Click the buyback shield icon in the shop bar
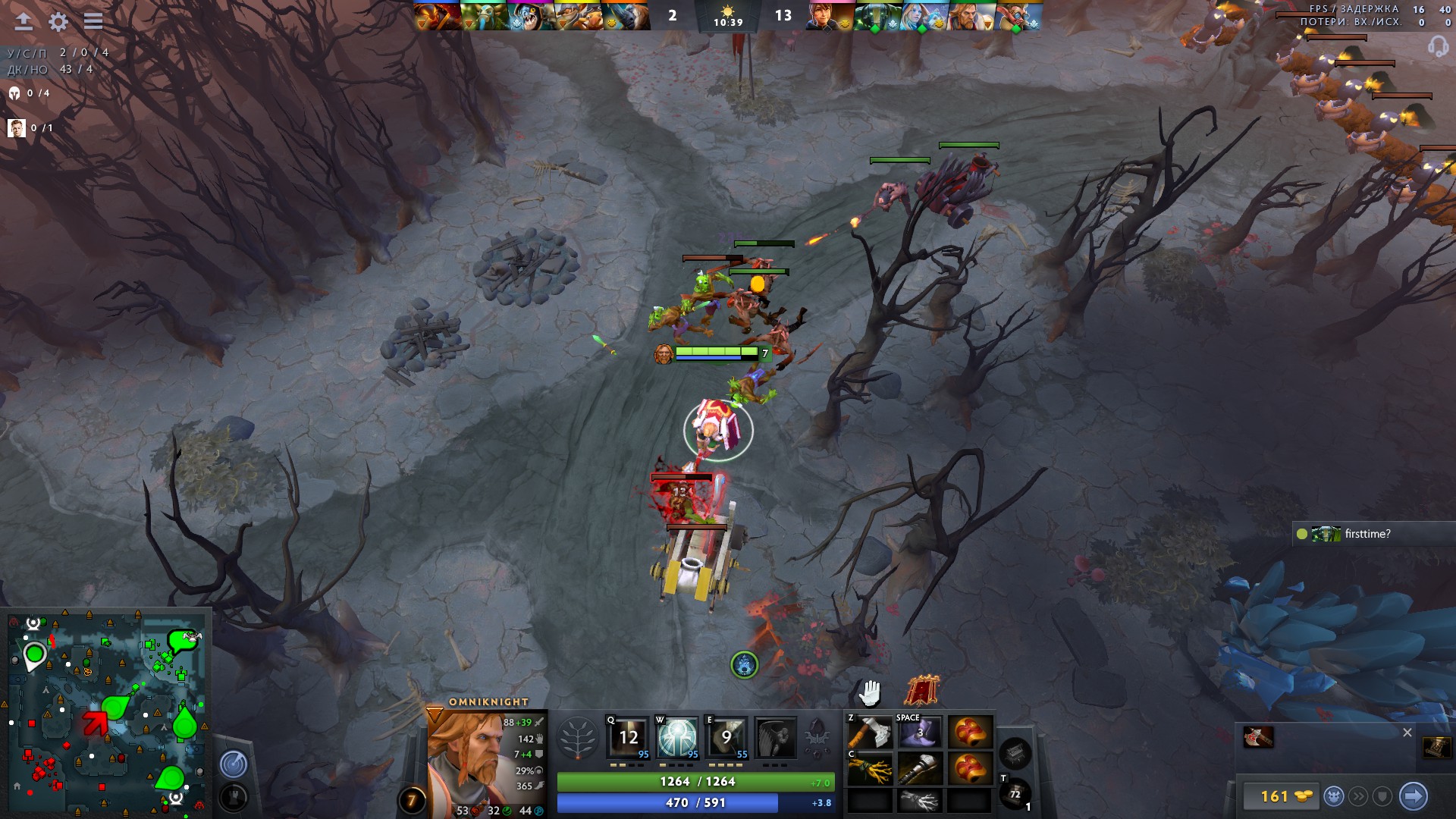Screen dimensions: 1456x819 1382,797
